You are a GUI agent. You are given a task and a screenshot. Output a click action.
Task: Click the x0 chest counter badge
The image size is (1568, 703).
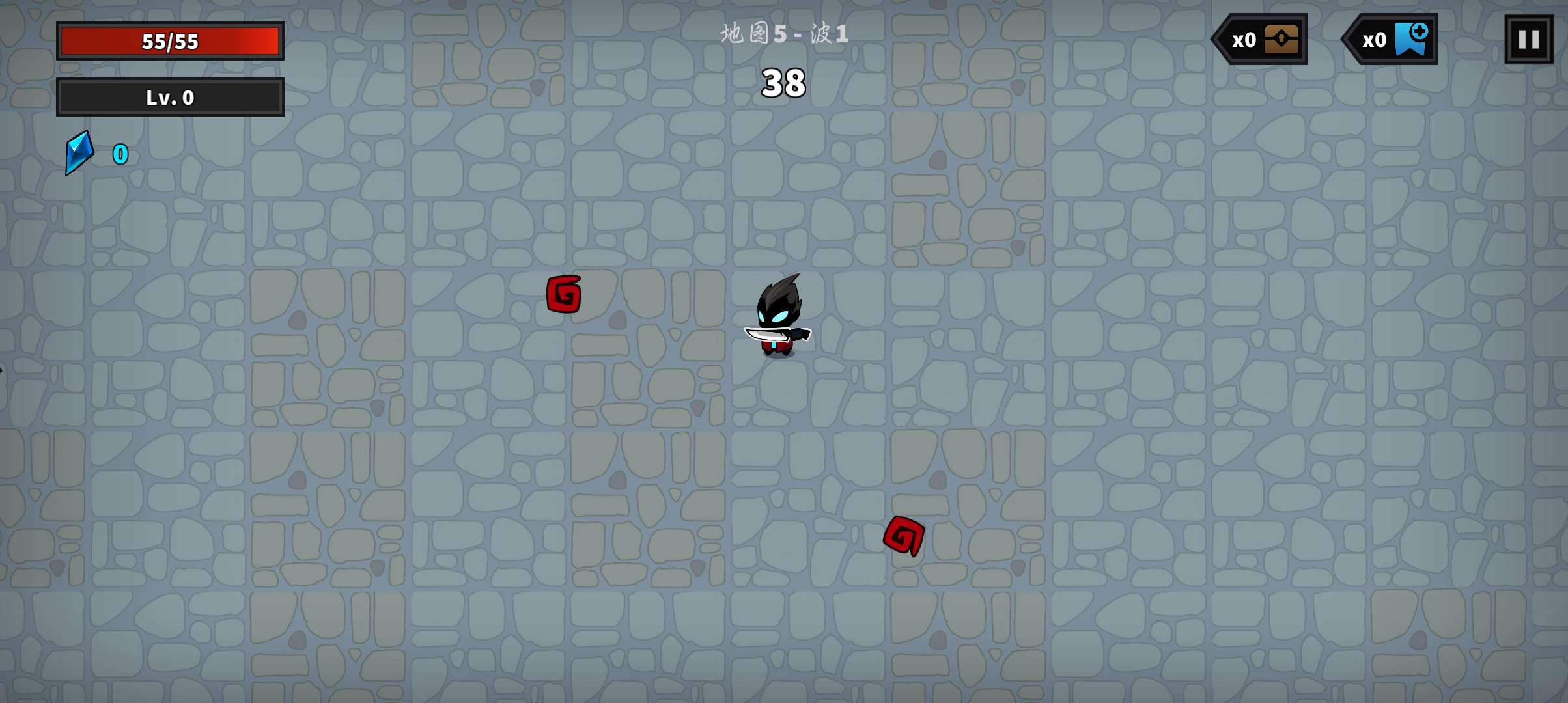(x=1259, y=39)
